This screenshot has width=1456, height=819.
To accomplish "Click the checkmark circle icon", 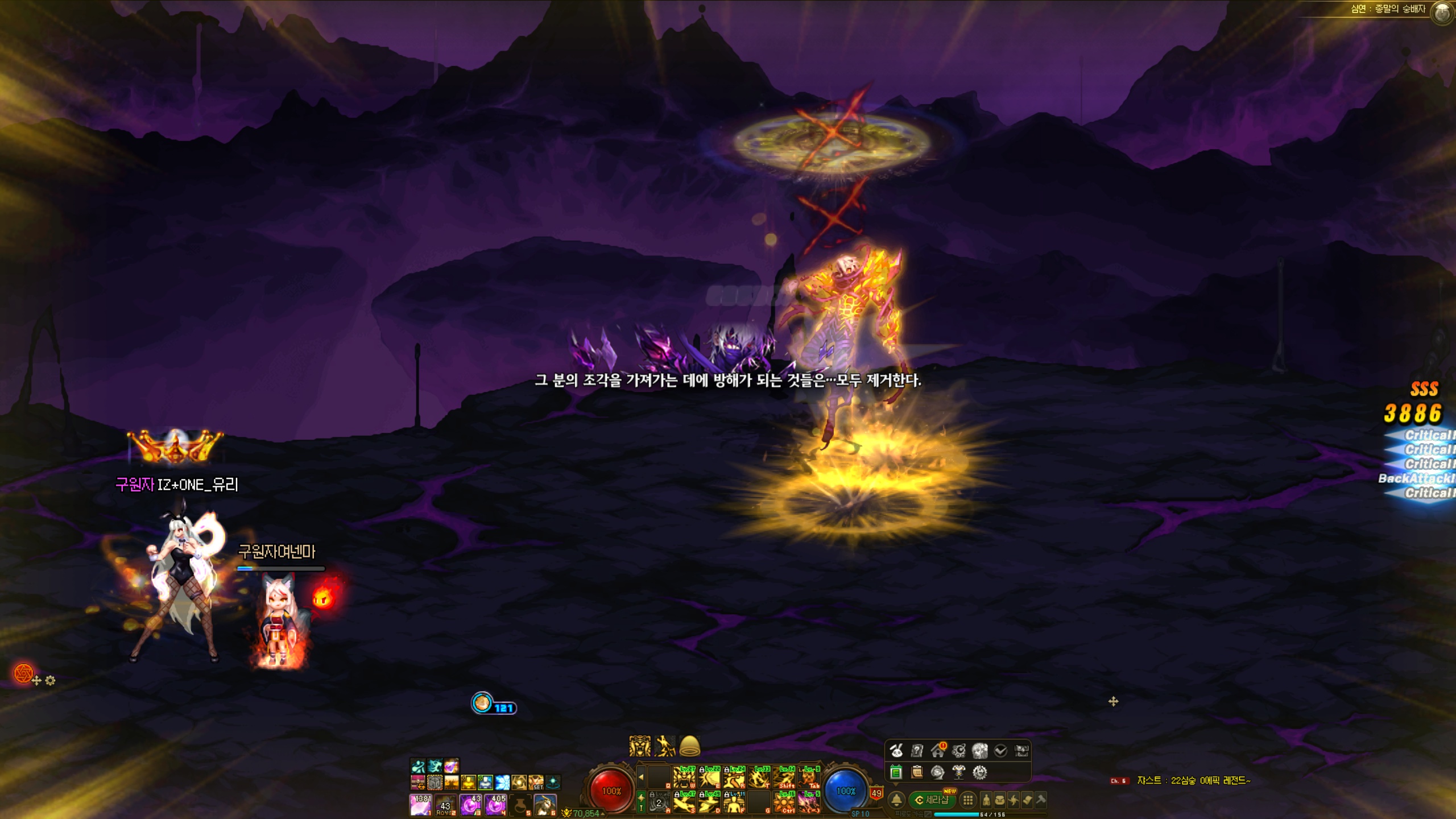I will pyautogui.click(x=1000, y=751).
